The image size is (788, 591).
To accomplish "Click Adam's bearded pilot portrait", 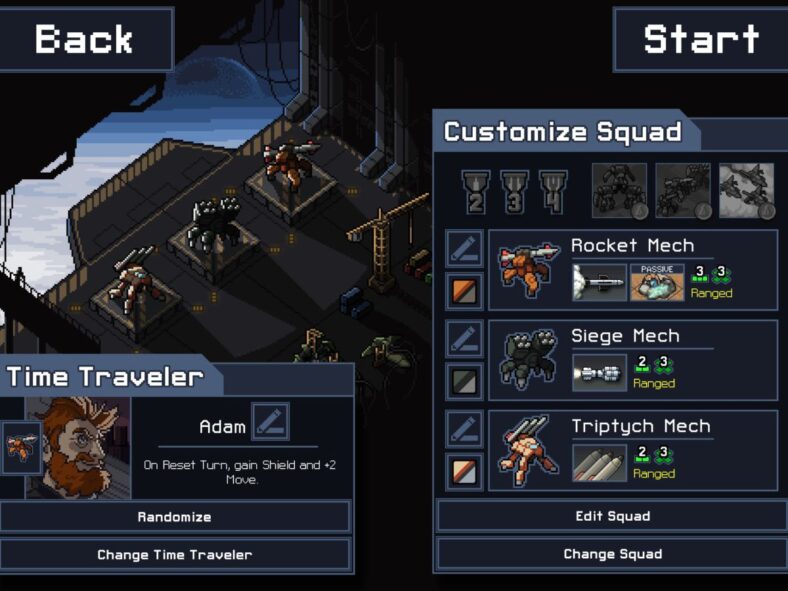I will click(78, 448).
